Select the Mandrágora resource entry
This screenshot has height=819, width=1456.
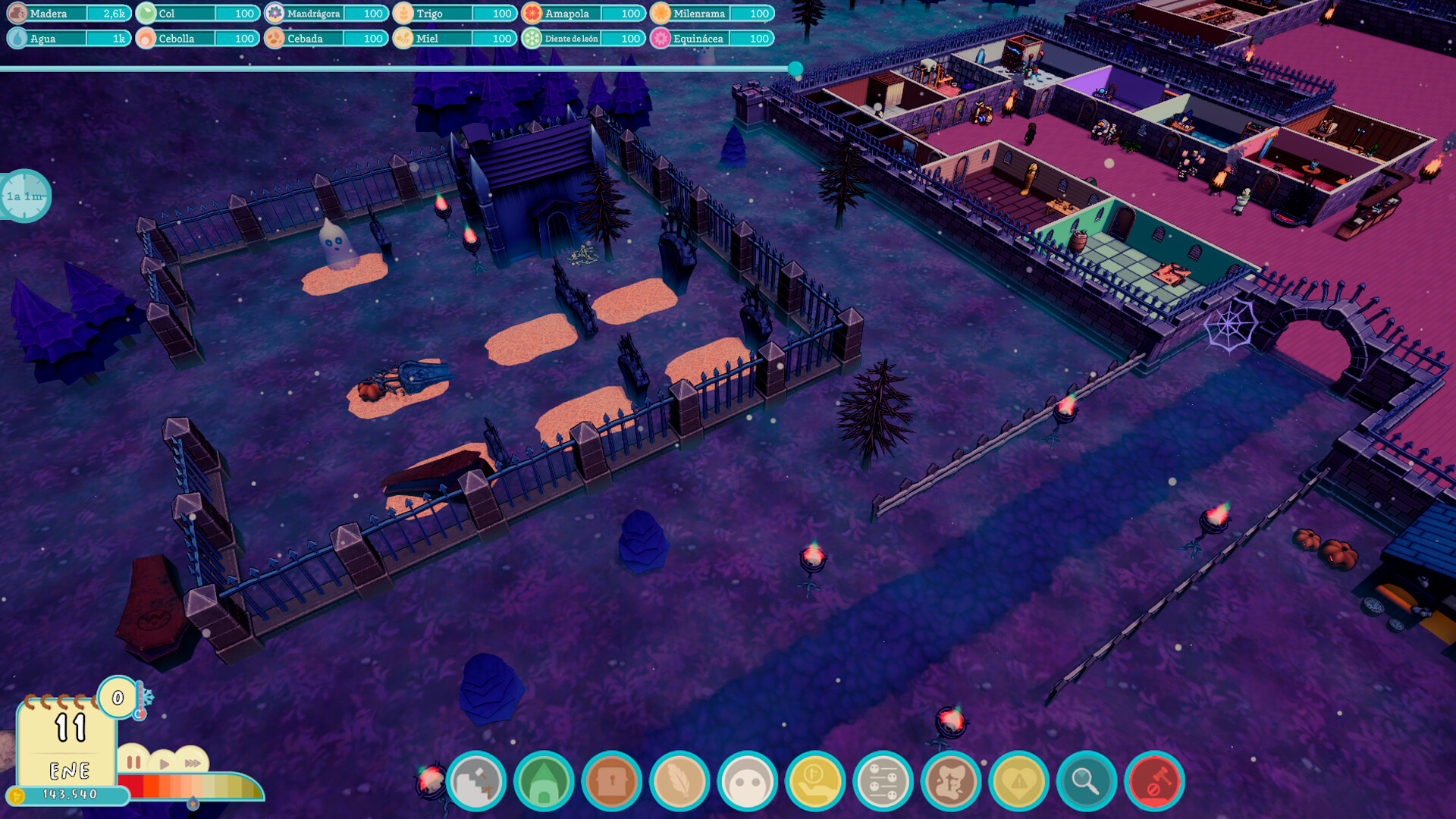pyautogui.click(x=327, y=14)
